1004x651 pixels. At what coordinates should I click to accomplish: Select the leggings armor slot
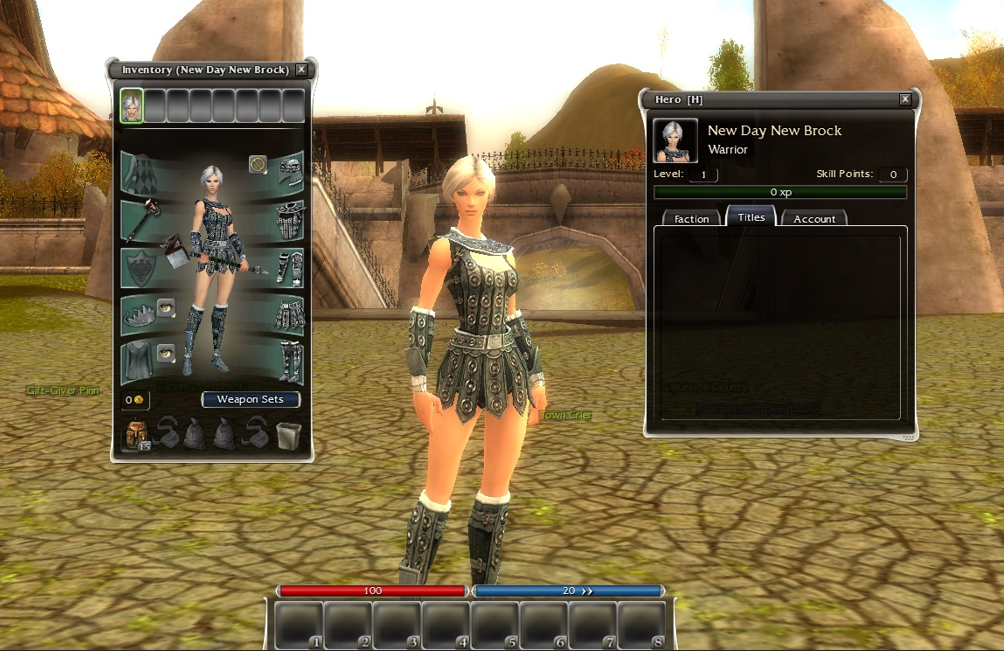pyautogui.click(x=289, y=315)
